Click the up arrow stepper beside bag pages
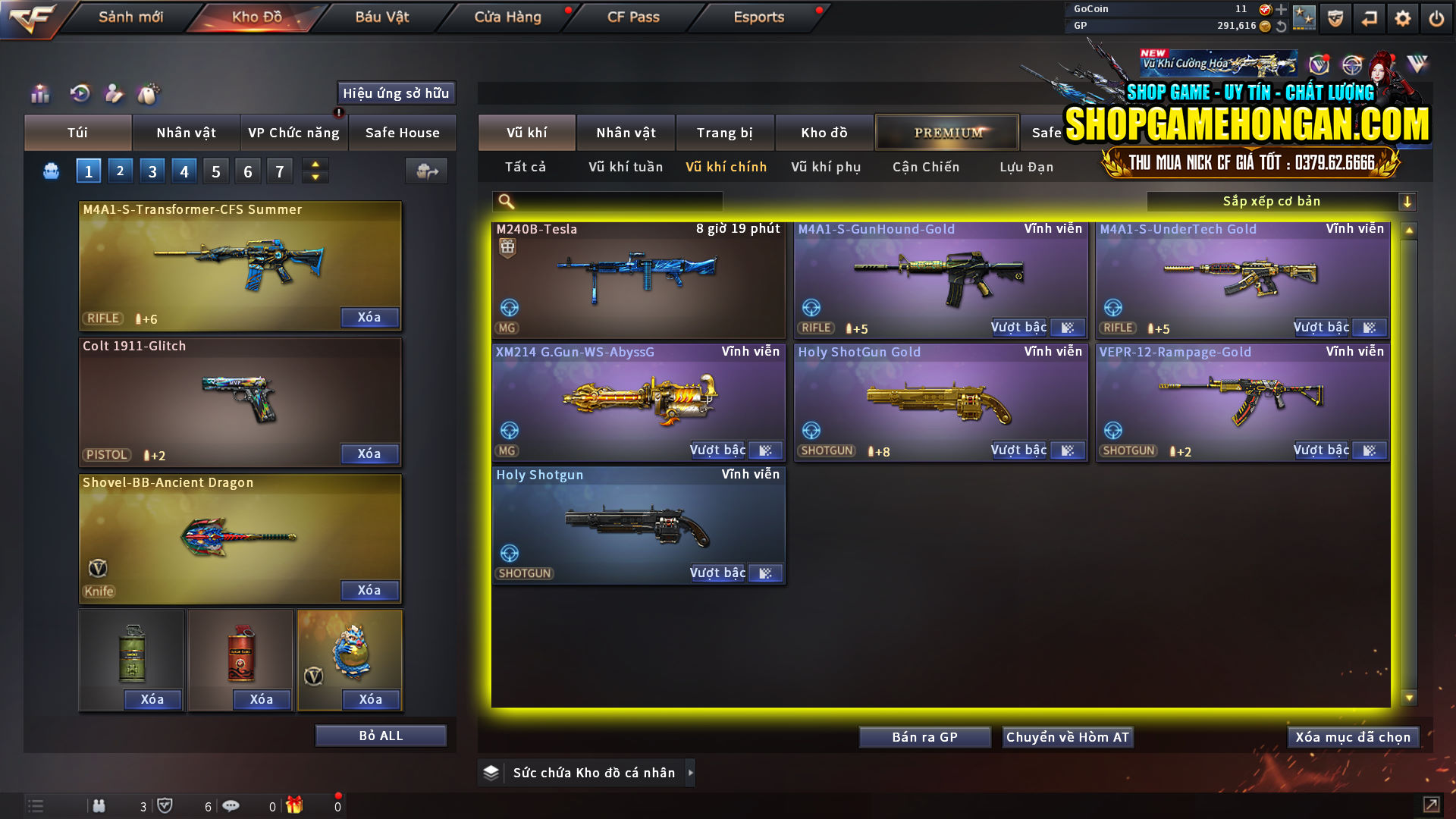This screenshot has width=1456, height=819. click(314, 165)
